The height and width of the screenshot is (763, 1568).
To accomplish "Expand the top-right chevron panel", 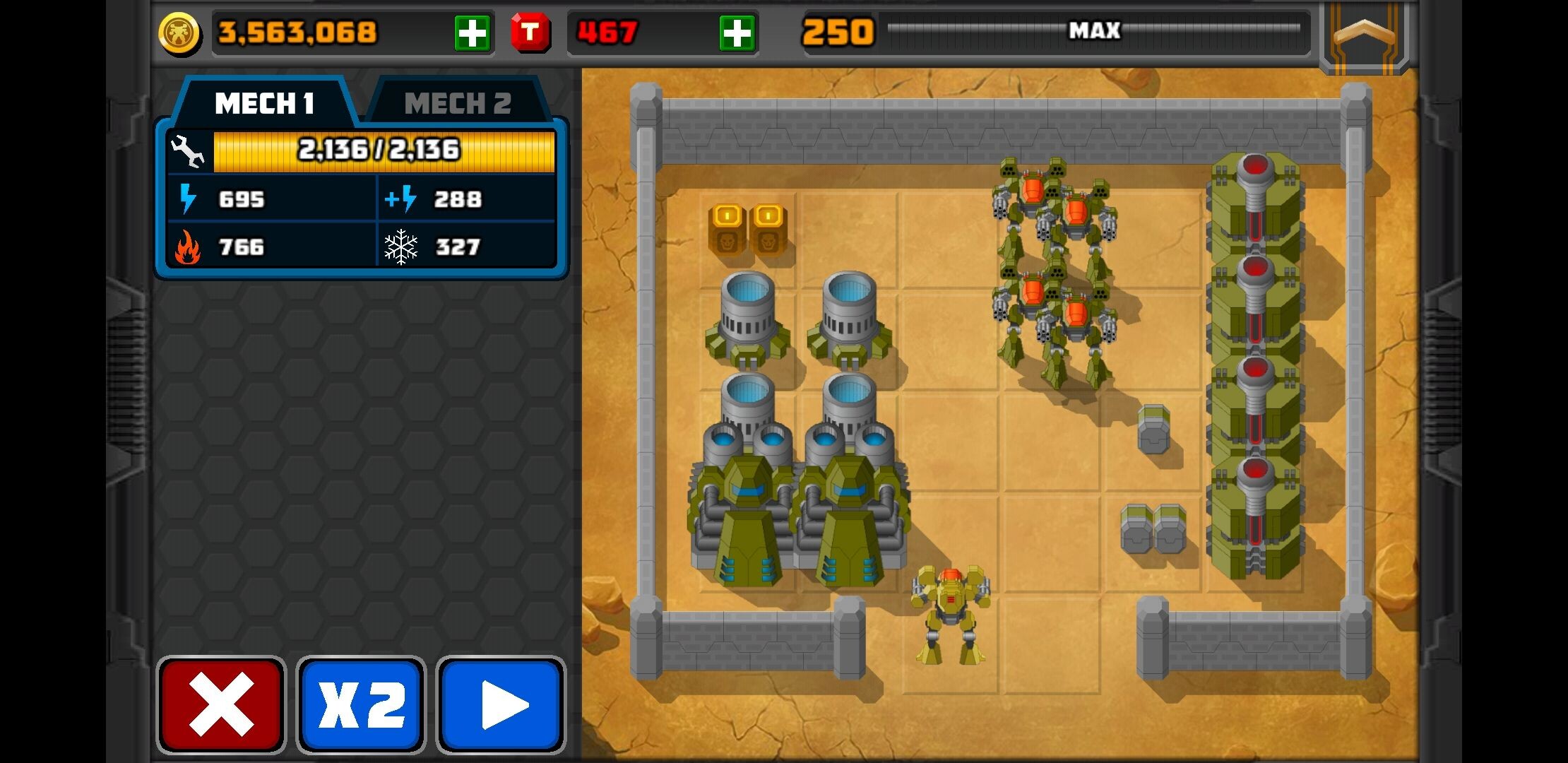I will tap(1364, 34).
